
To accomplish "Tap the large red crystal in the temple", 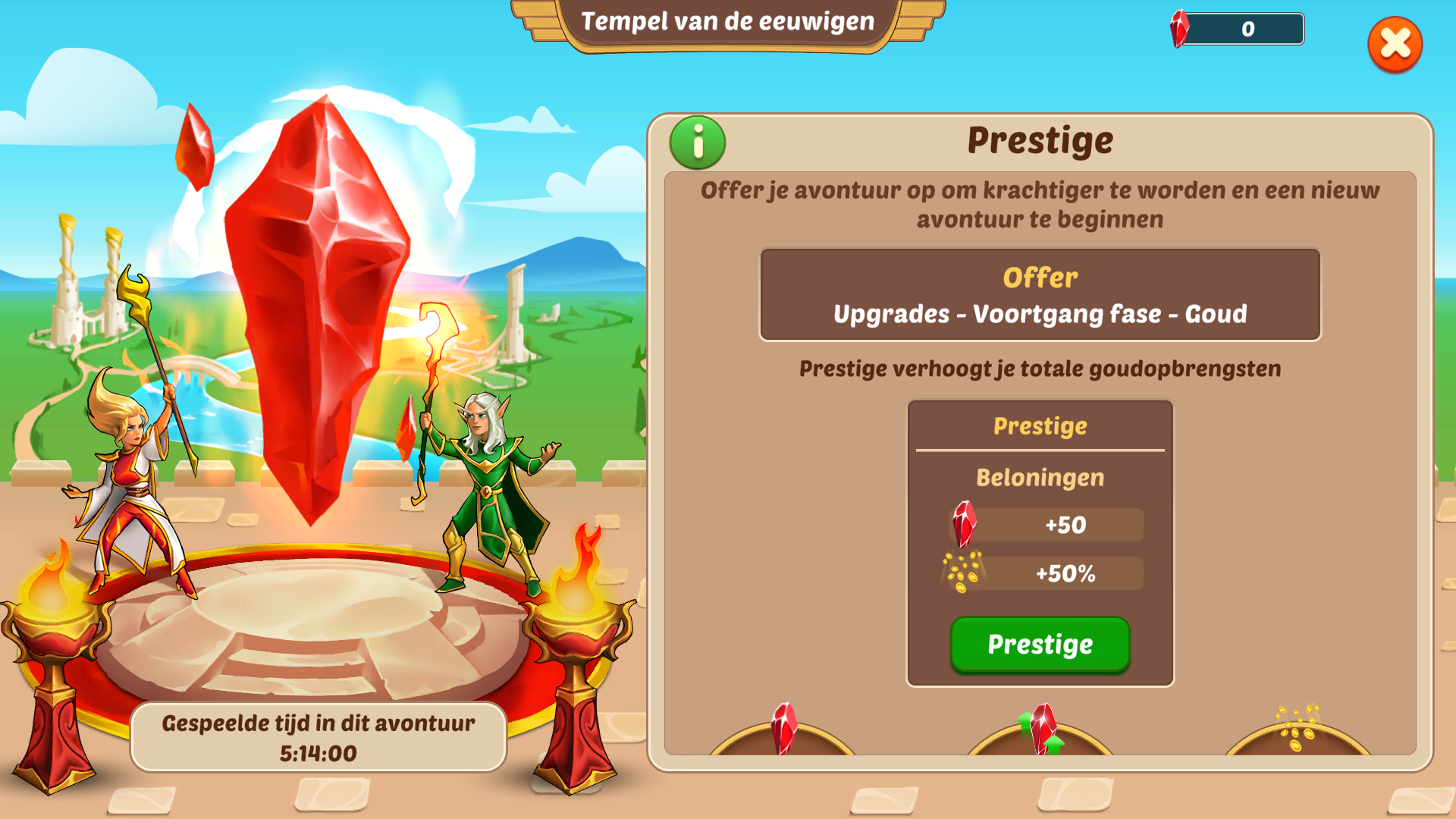I will click(318, 303).
